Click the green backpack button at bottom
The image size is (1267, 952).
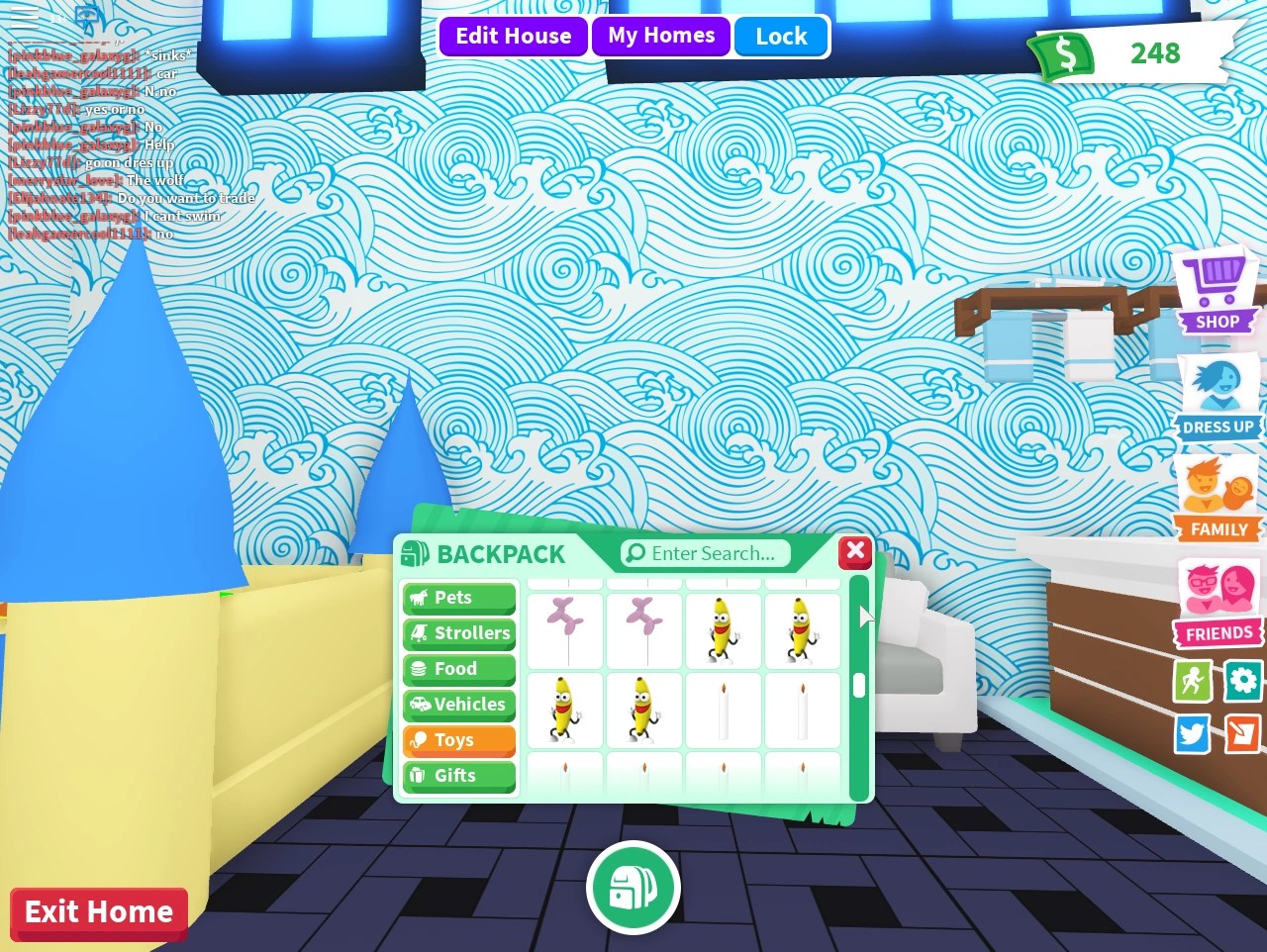coord(633,888)
